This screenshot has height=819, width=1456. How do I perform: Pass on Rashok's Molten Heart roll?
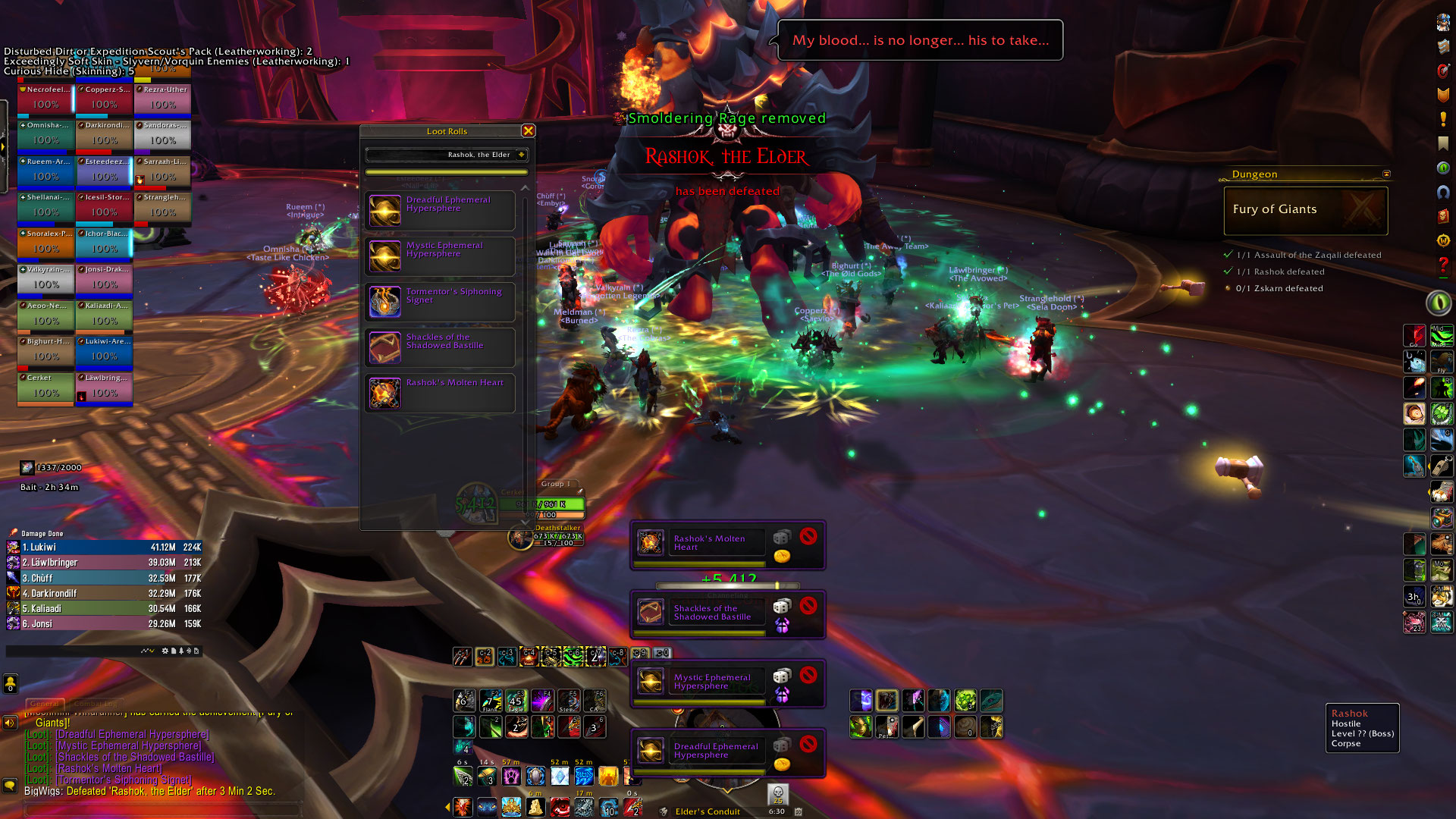[x=808, y=537]
